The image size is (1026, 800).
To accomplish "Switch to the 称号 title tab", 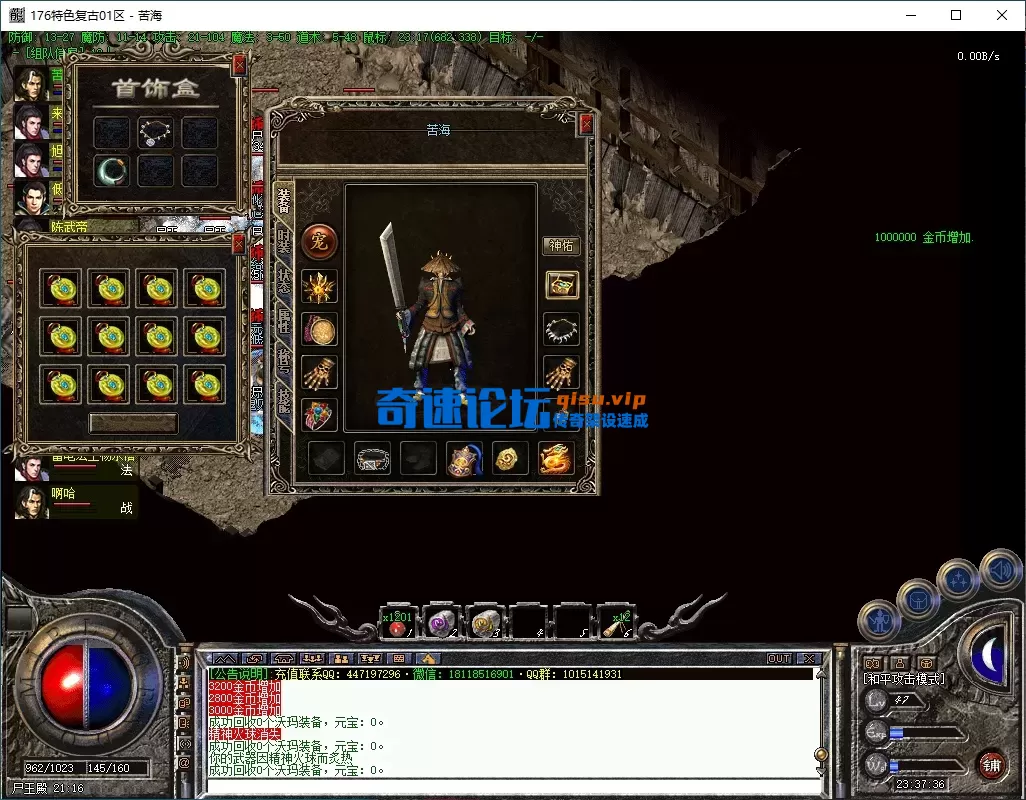I will tap(284, 360).
